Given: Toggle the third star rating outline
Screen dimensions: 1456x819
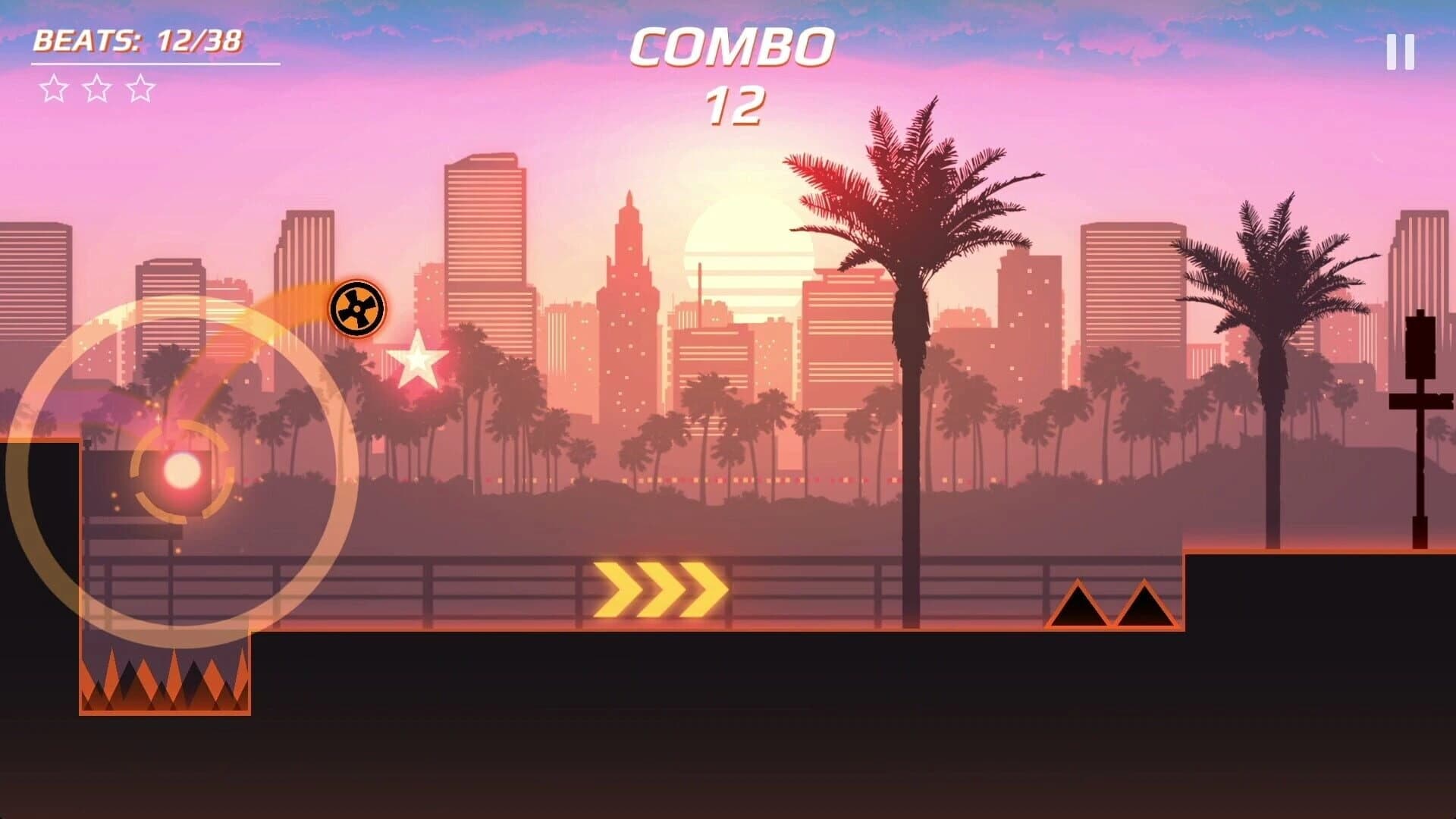Looking at the screenshot, I should [x=140, y=89].
